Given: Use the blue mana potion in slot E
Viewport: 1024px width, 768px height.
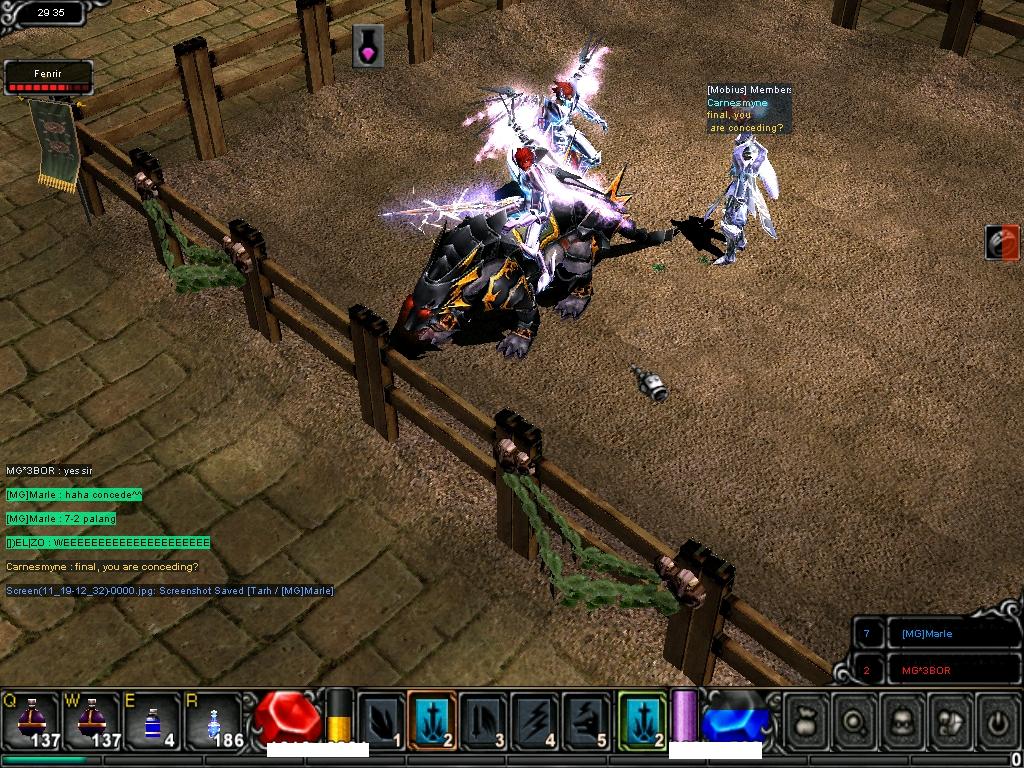Looking at the screenshot, I should click(x=152, y=719).
